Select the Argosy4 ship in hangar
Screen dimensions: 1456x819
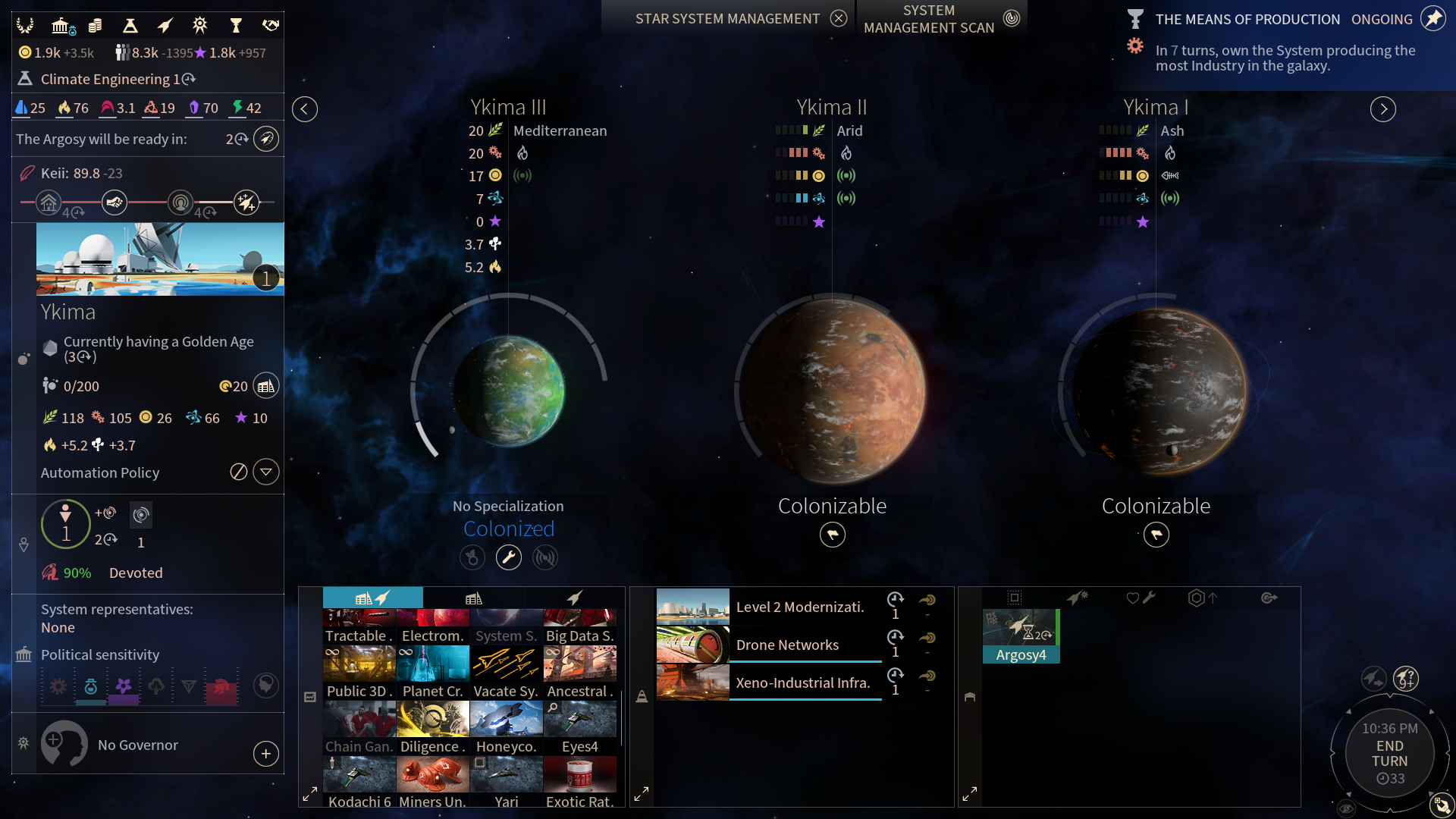coord(1021,636)
